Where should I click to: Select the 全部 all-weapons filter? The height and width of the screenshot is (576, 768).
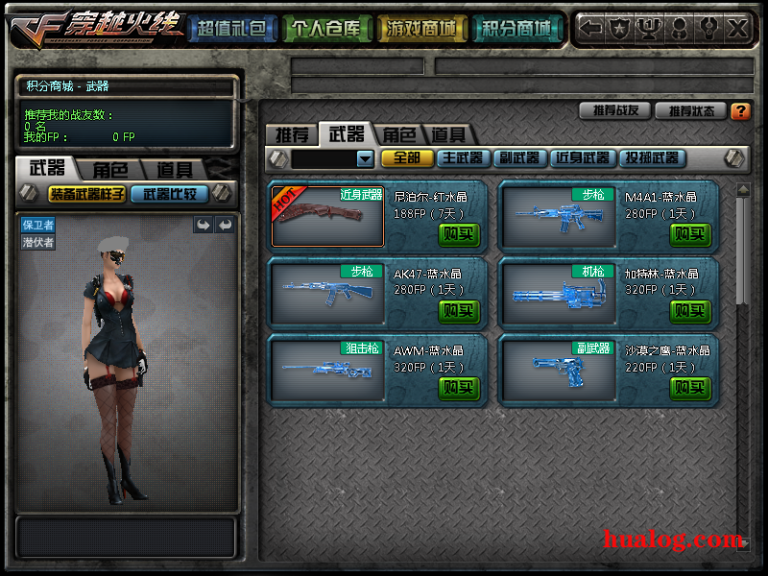point(407,158)
